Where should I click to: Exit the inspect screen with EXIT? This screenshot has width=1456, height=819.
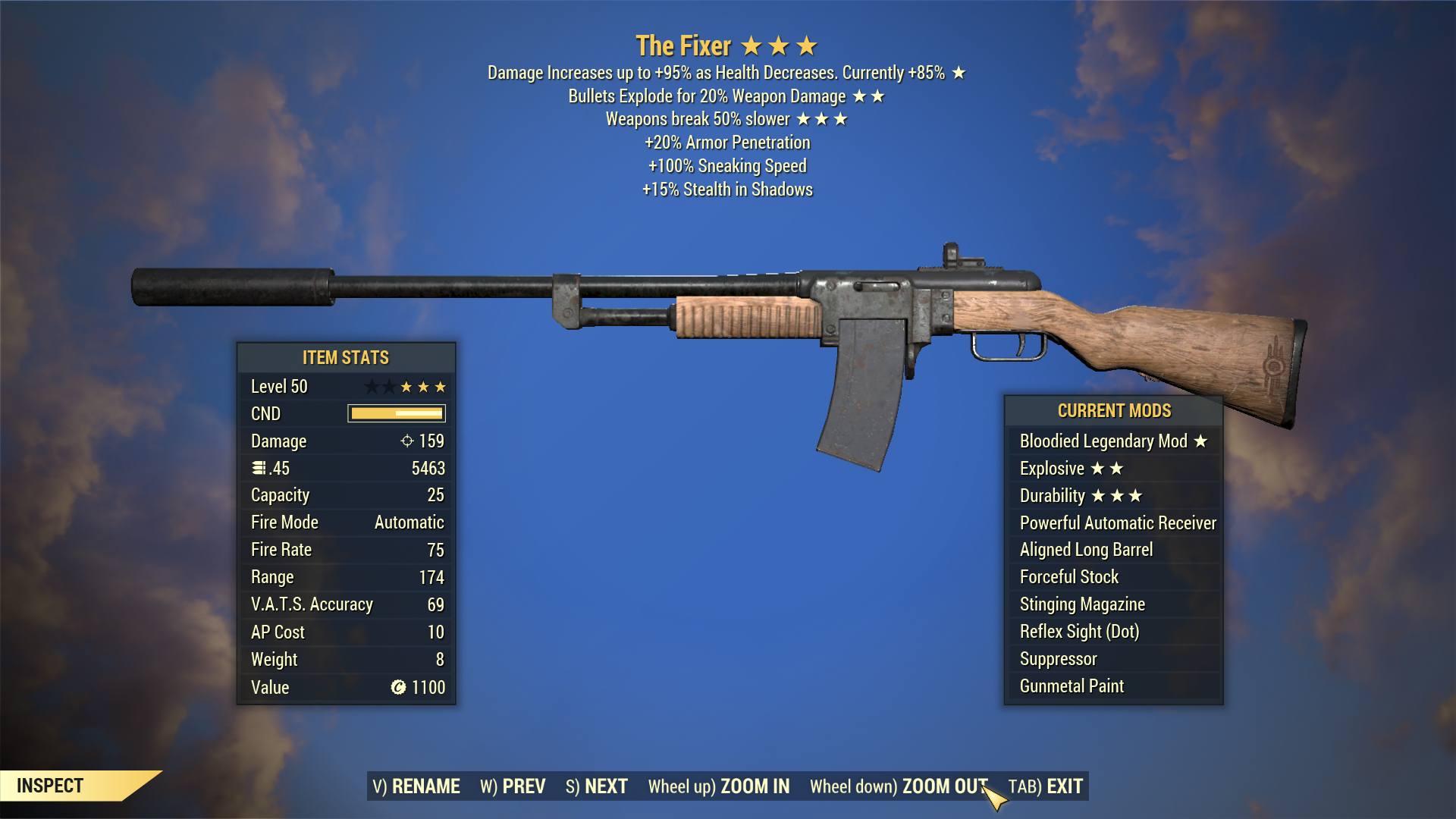[1046, 786]
